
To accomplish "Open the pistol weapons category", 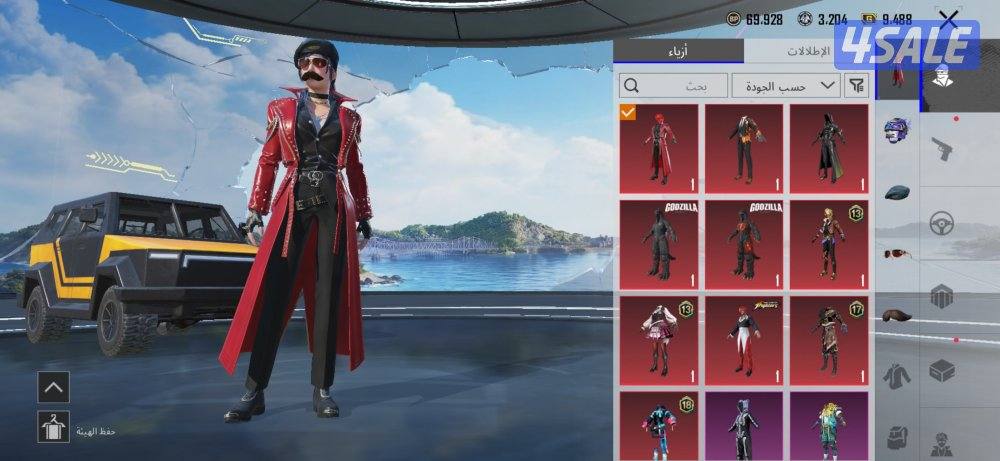I will [x=941, y=150].
